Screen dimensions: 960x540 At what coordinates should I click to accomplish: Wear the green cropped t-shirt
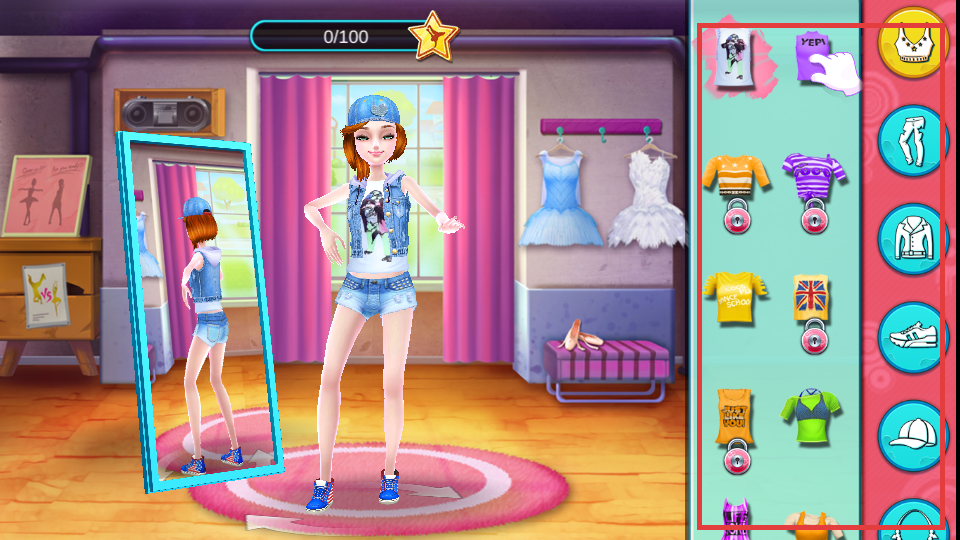tap(812, 417)
